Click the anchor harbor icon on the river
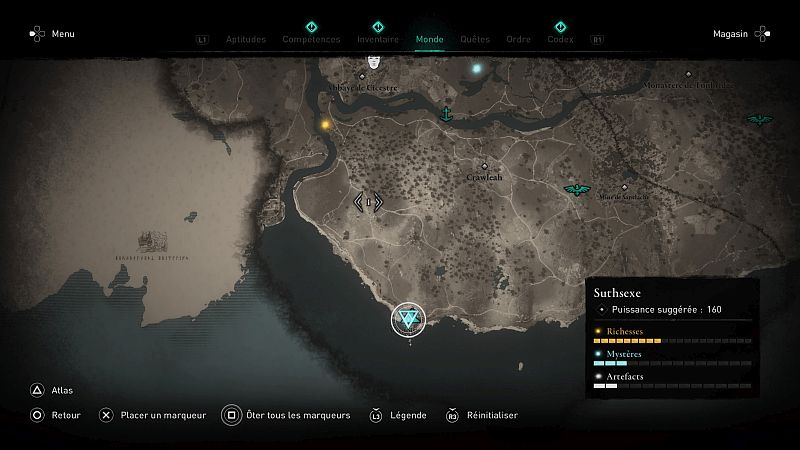The height and width of the screenshot is (450, 800). tap(447, 113)
